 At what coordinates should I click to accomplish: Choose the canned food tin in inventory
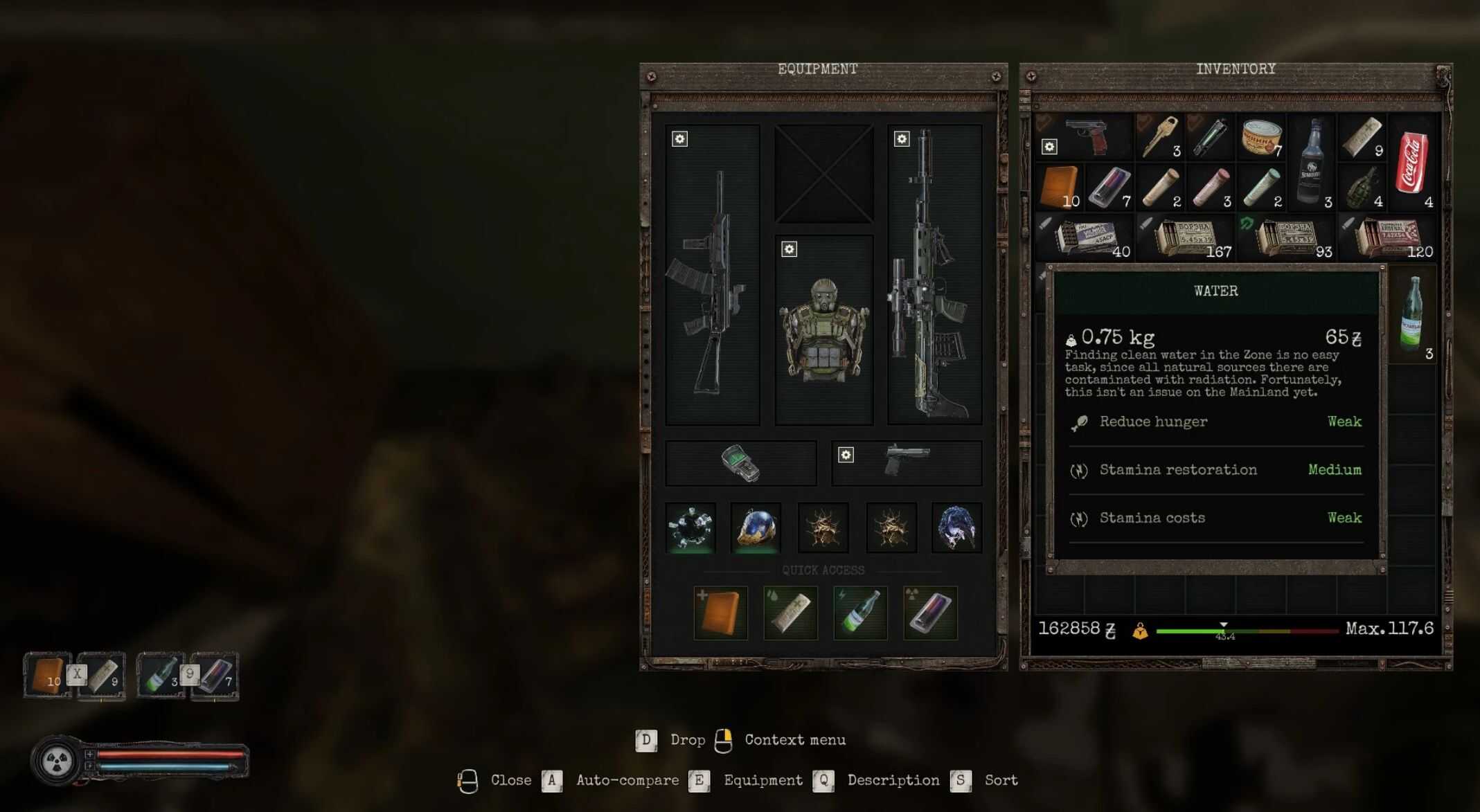click(x=1261, y=136)
